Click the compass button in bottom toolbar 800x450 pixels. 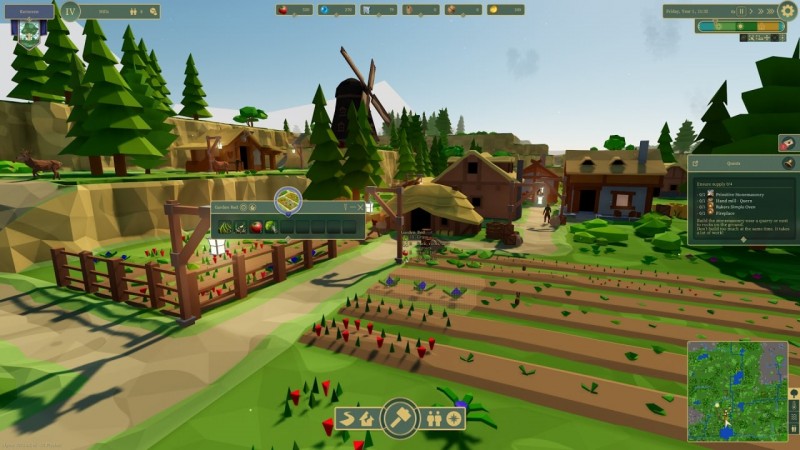point(455,418)
